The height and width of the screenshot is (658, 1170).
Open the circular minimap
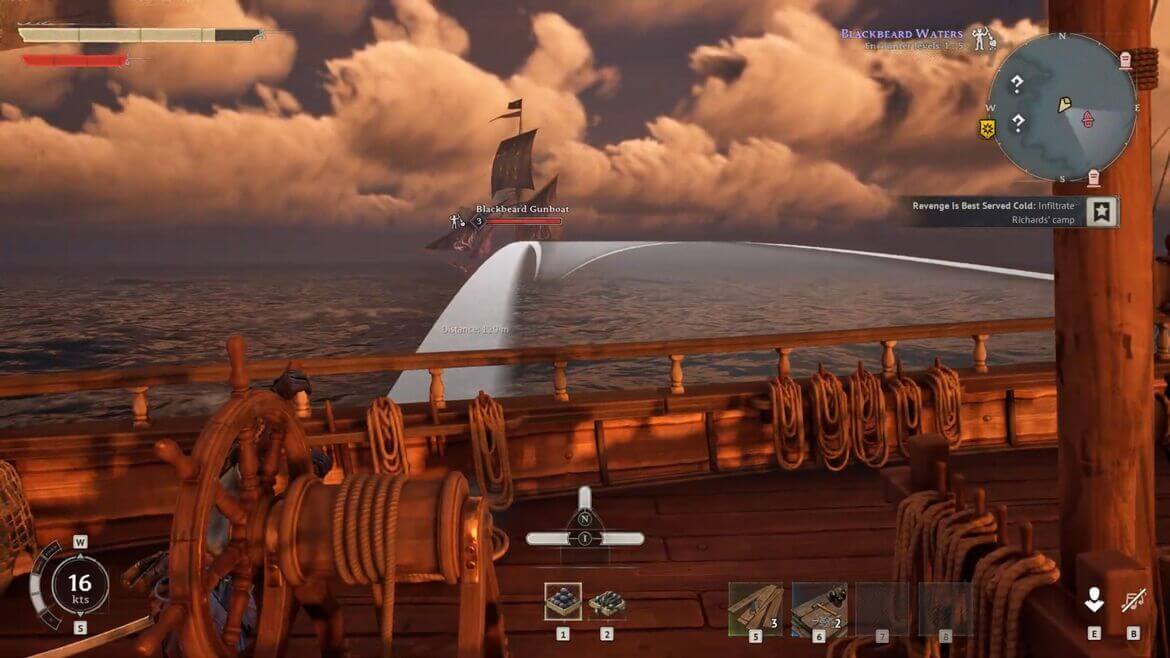point(1062,107)
